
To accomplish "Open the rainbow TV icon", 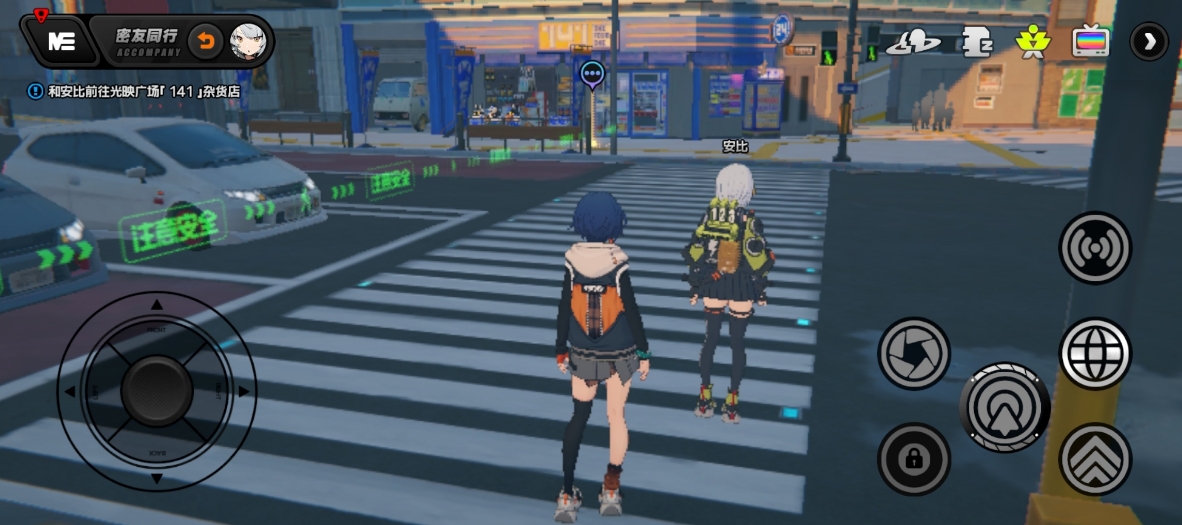I will coord(1090,42).
